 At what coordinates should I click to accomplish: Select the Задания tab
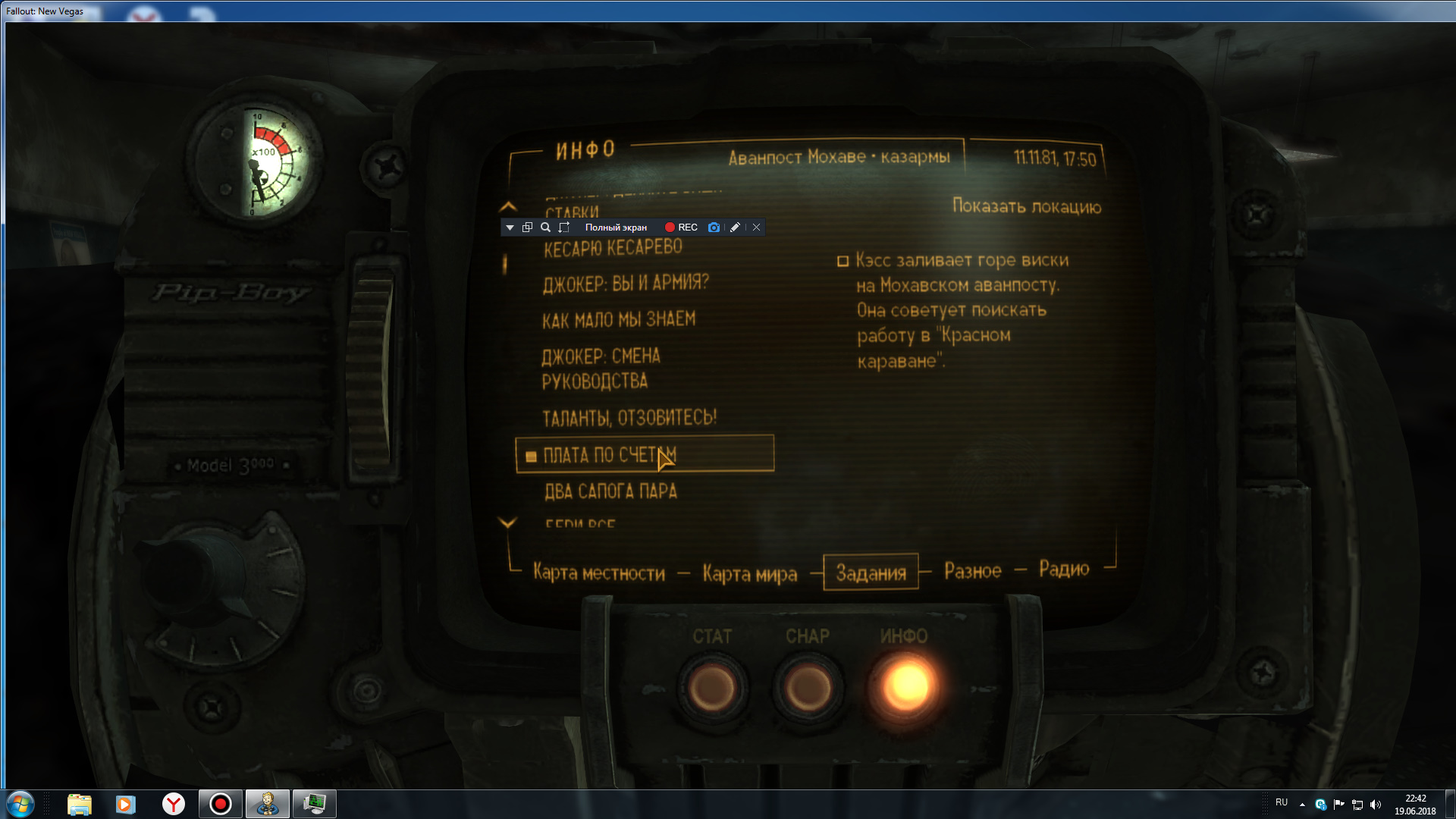point(871,573)
